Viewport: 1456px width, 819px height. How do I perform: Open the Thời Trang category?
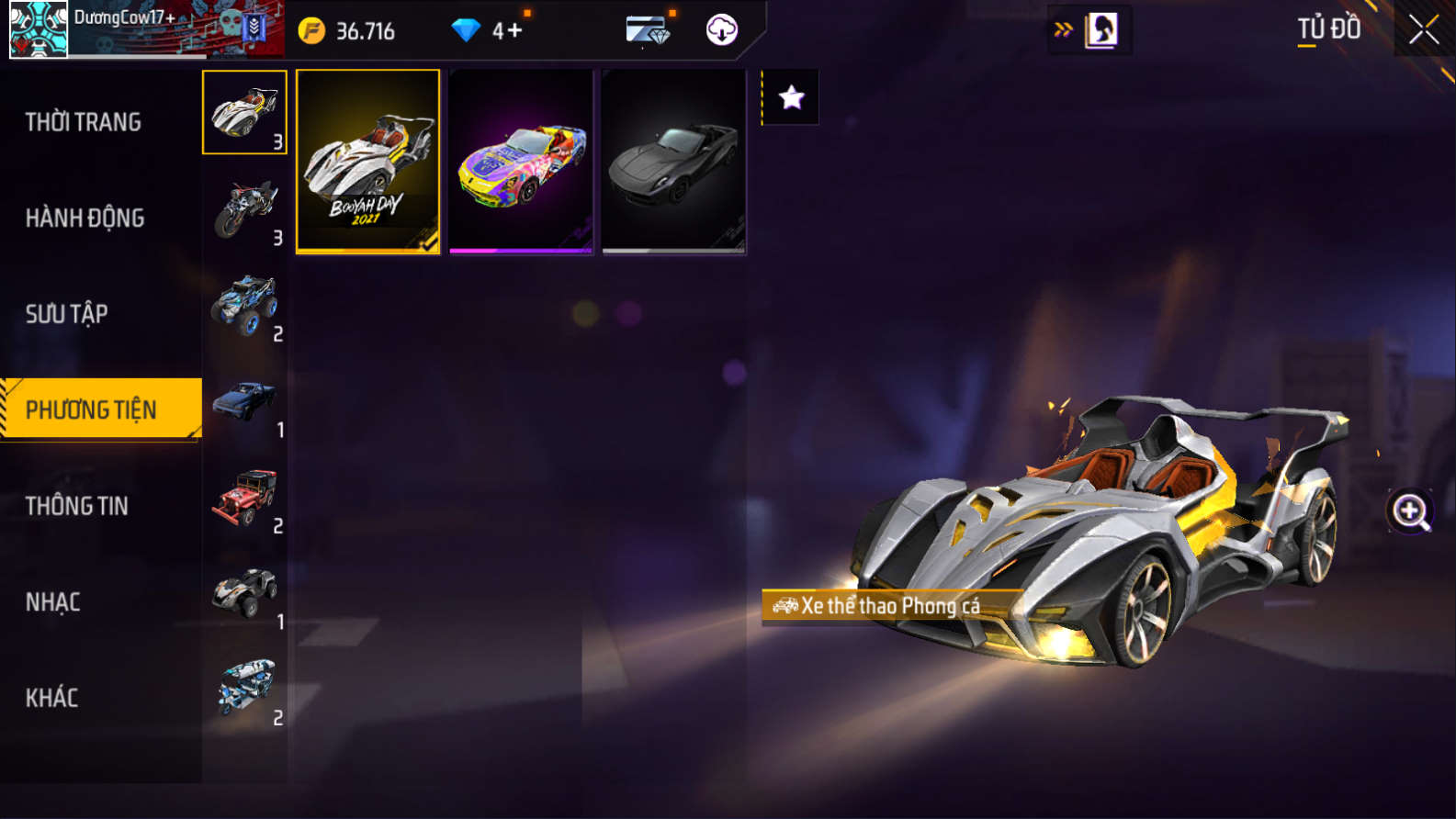pos(84,122)
